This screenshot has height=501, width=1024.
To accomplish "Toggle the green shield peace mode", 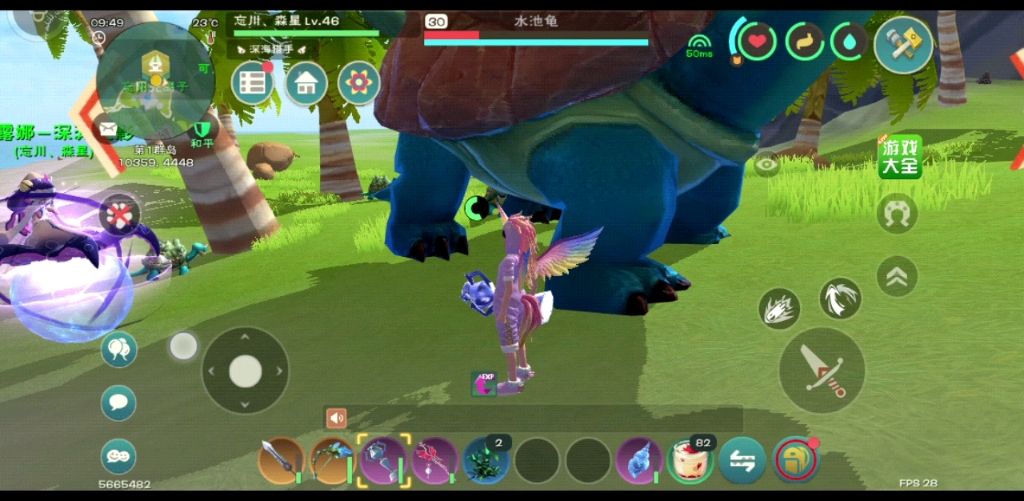I will (204, 130).
